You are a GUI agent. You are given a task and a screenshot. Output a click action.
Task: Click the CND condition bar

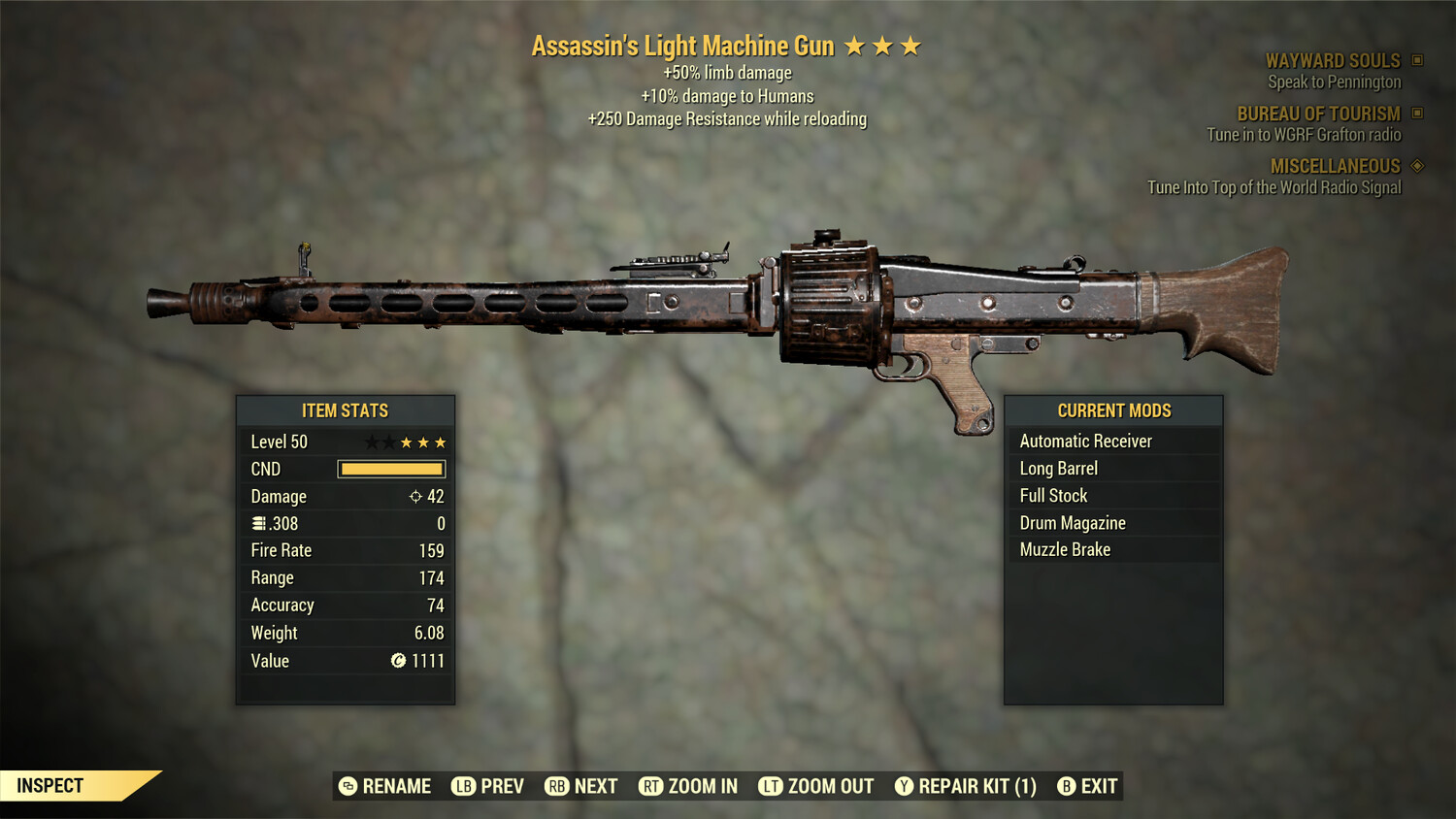391,469
